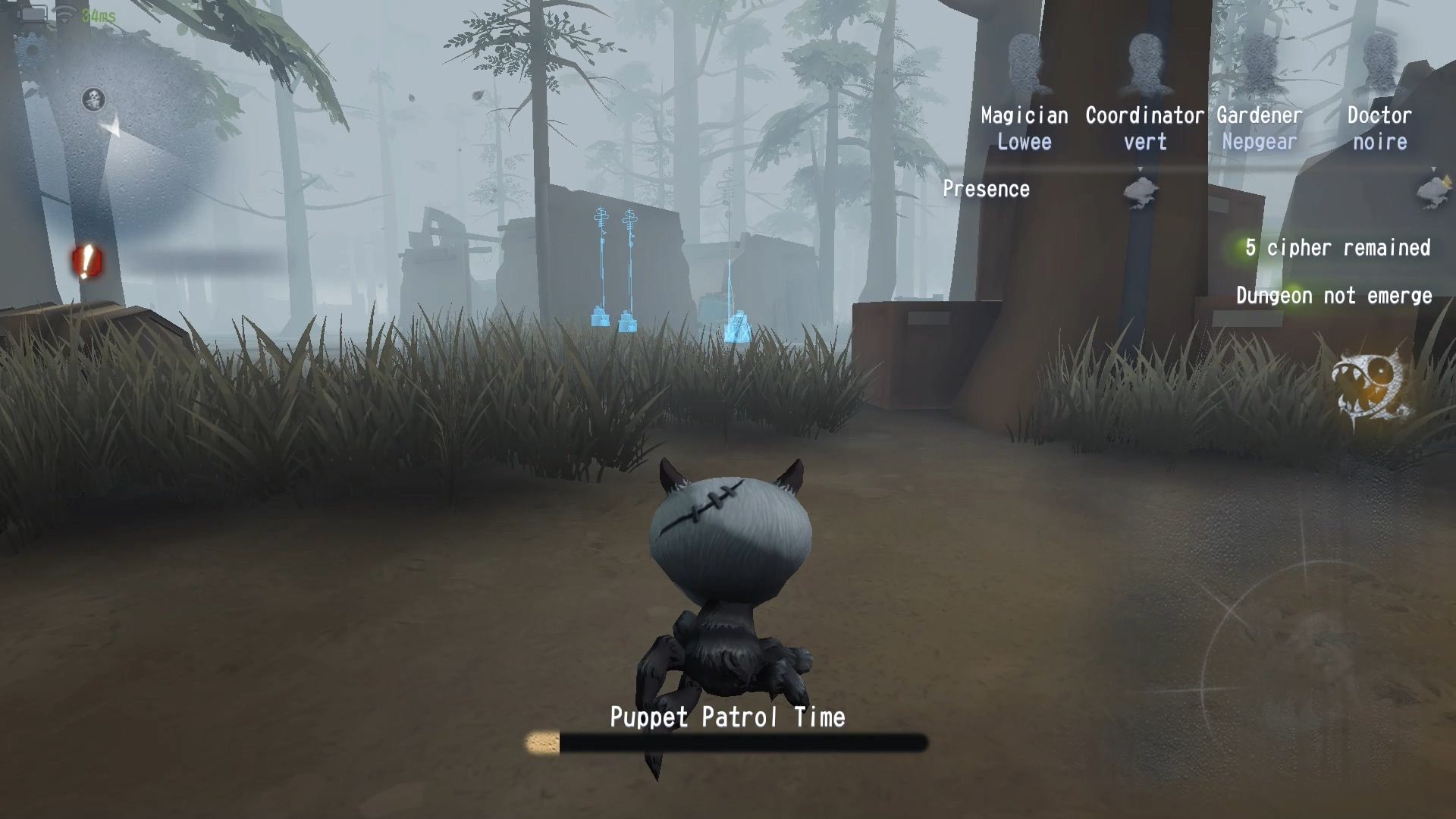Toggle the Presence status indicator

[987, 189]
